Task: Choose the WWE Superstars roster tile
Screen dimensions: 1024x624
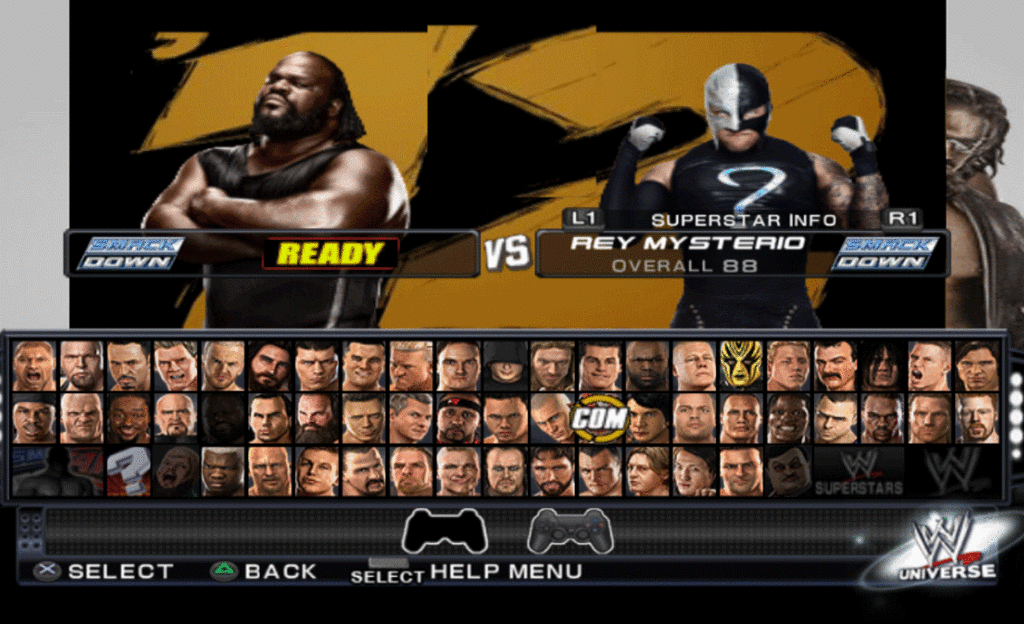Action: (858, 471)
